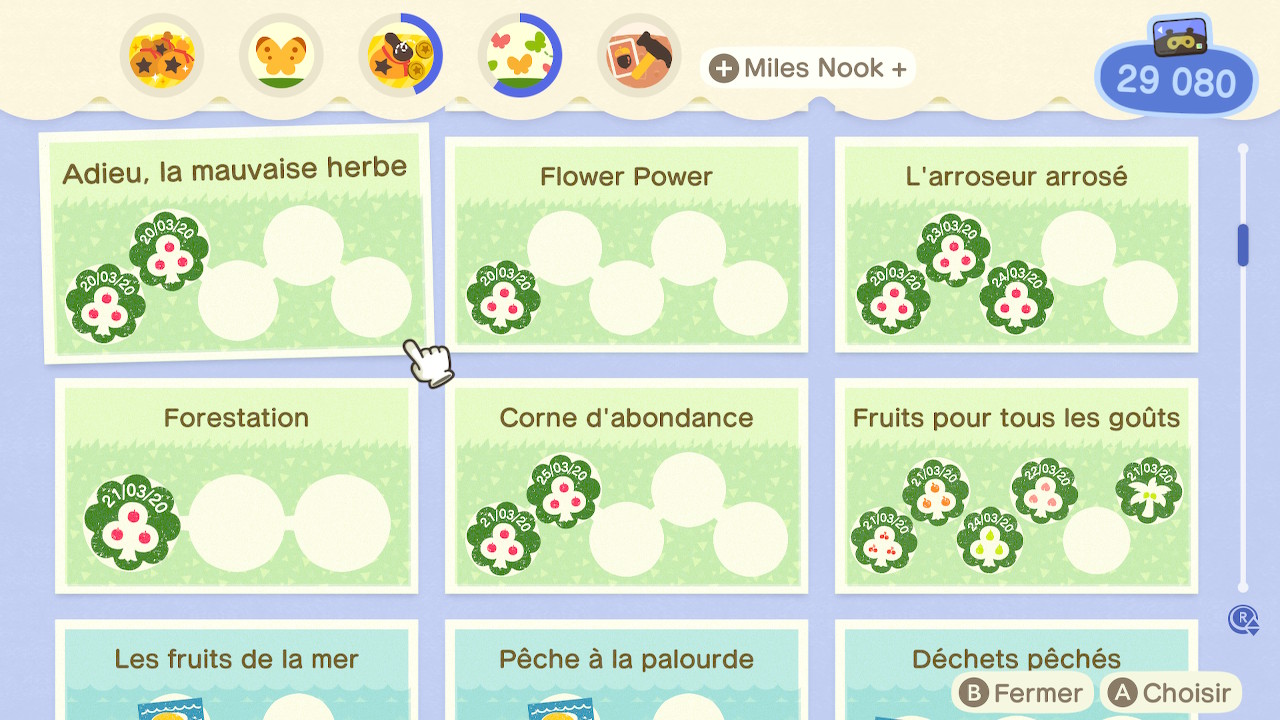The image size is (1280, 720).
Task: Open the "Flower Power" stamp card
Action: pos(626,244)
